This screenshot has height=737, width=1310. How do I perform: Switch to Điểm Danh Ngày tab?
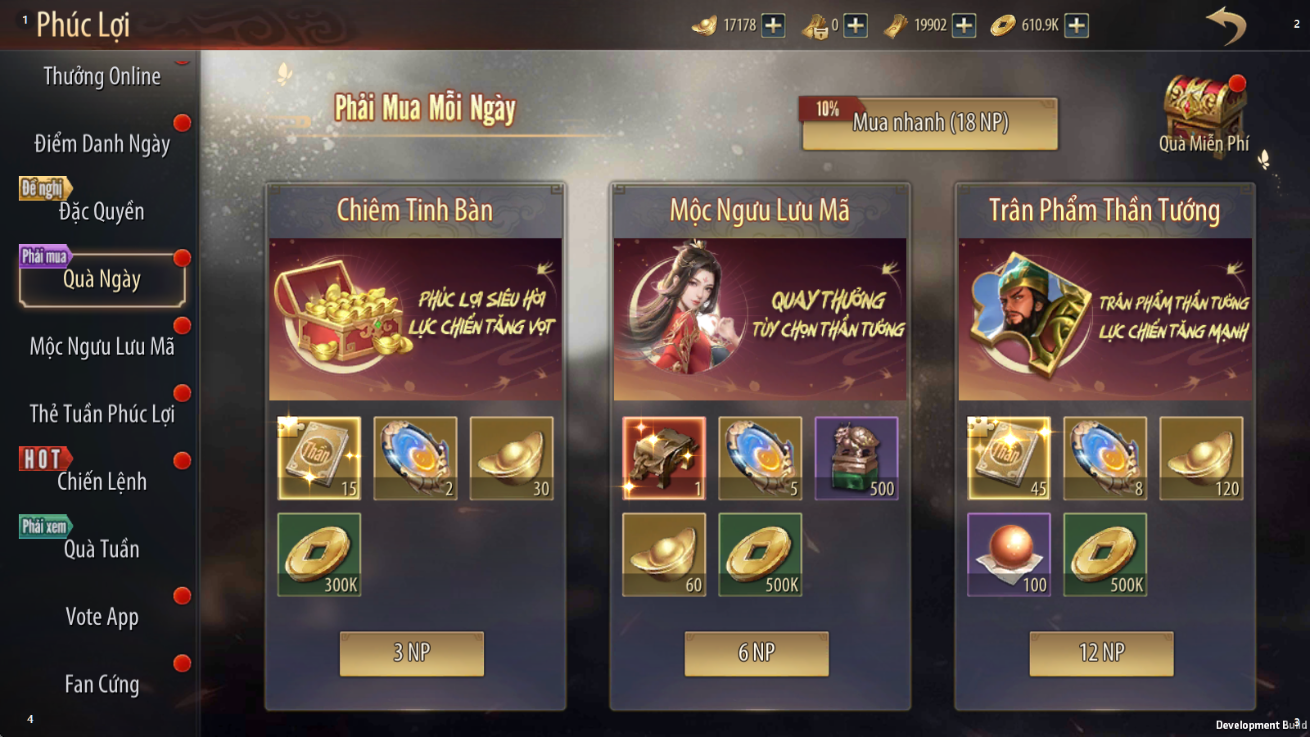tap(101, 144)
